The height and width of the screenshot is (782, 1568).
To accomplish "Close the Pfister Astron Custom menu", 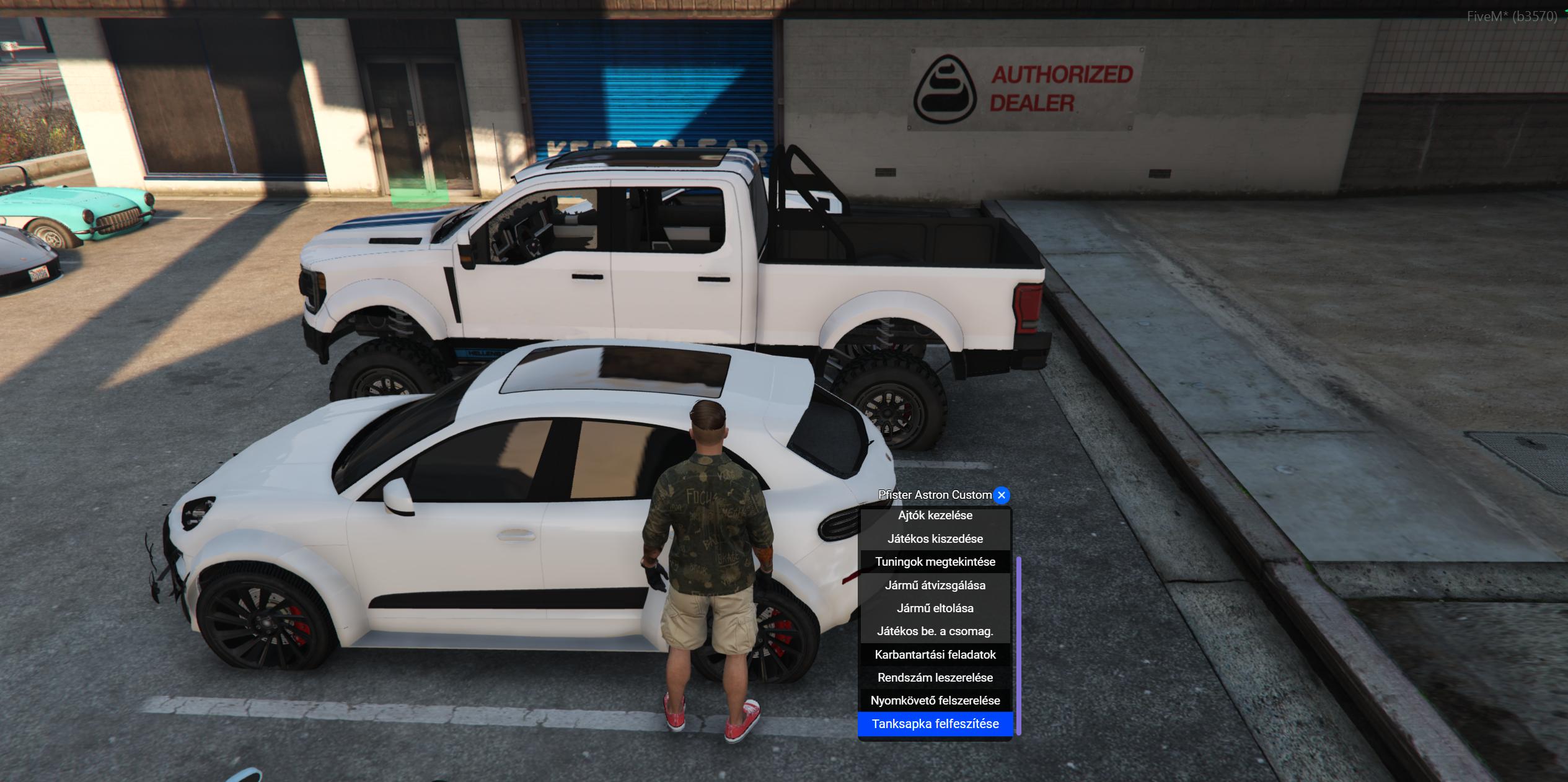I will (x=1001, y=495).
